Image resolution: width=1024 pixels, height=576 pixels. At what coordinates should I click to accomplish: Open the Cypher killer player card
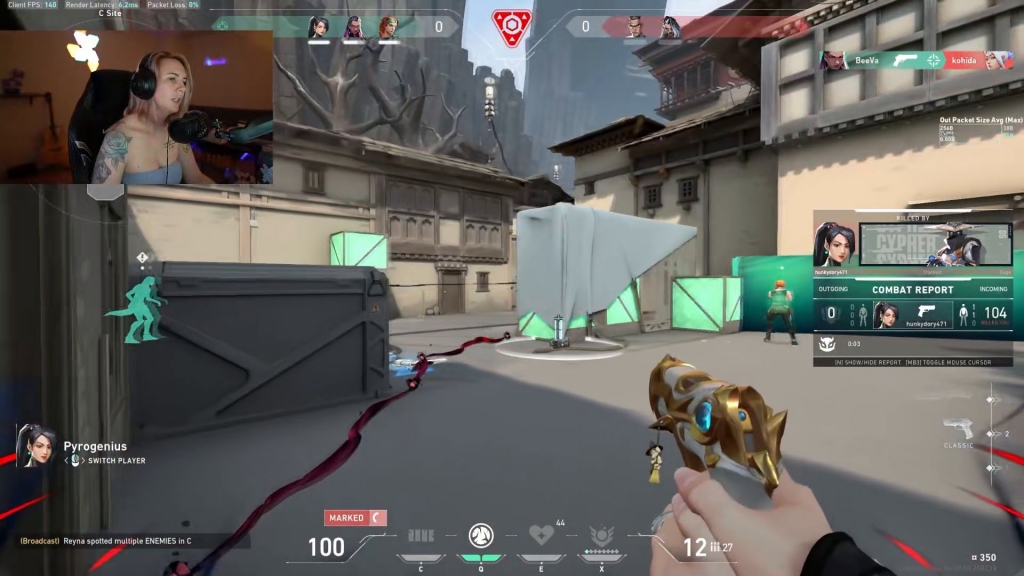pos(934,243)
